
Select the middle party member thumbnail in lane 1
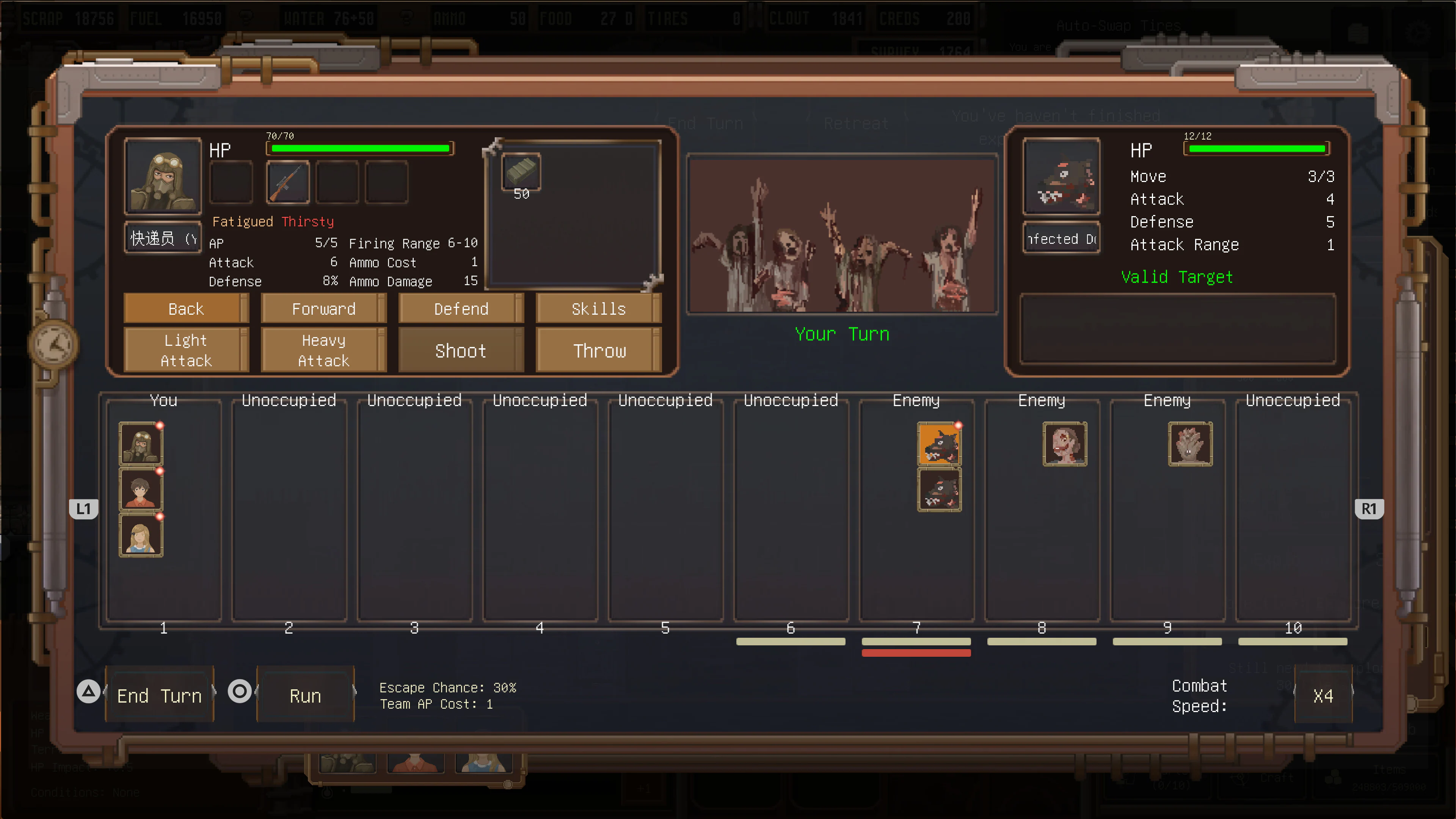tap(141, 489)
